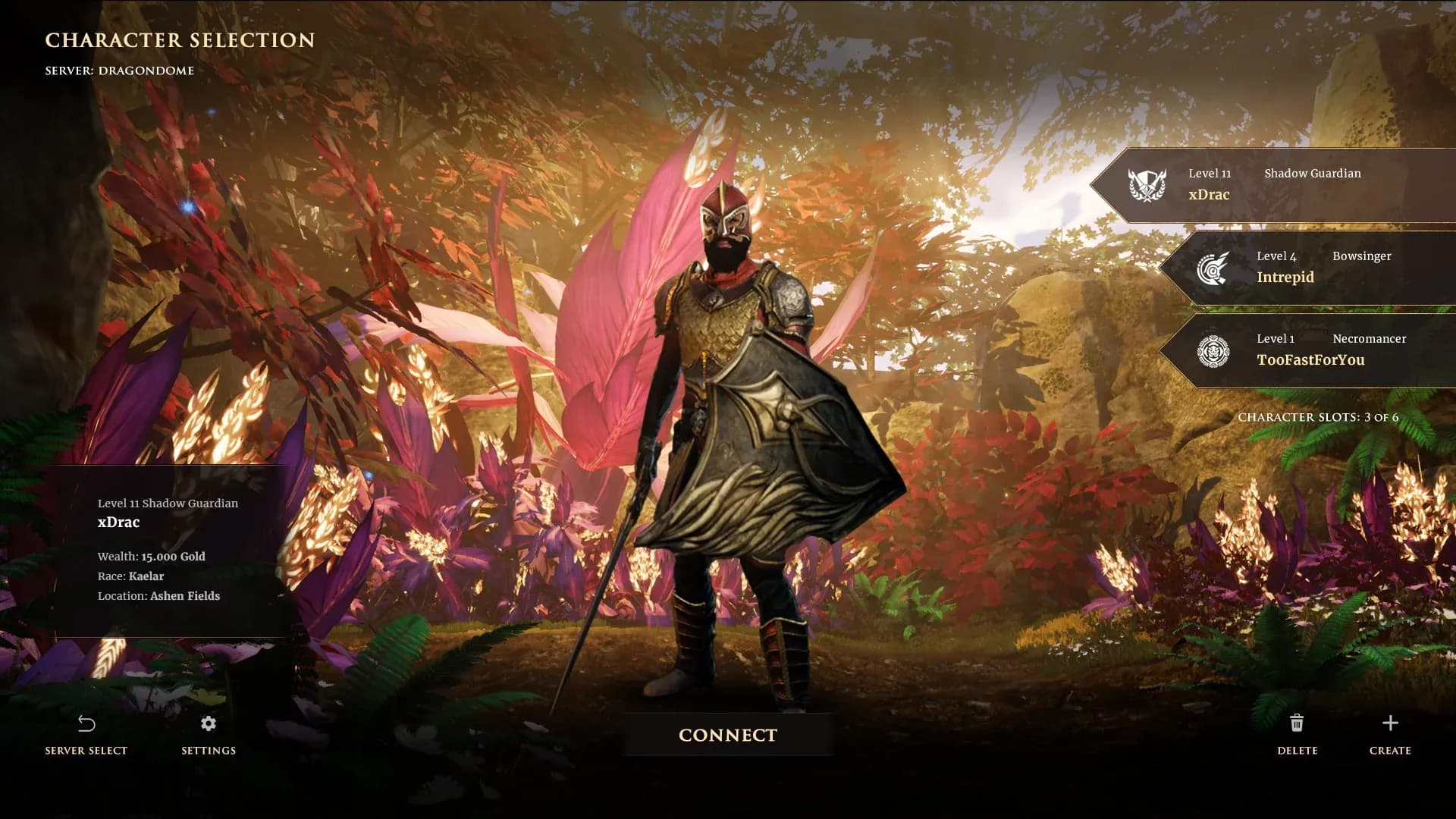This screenshot has height=819, width=1456.
Task: Click the Level 4 label on Intrepid's card
Action: pos(1278,256)
